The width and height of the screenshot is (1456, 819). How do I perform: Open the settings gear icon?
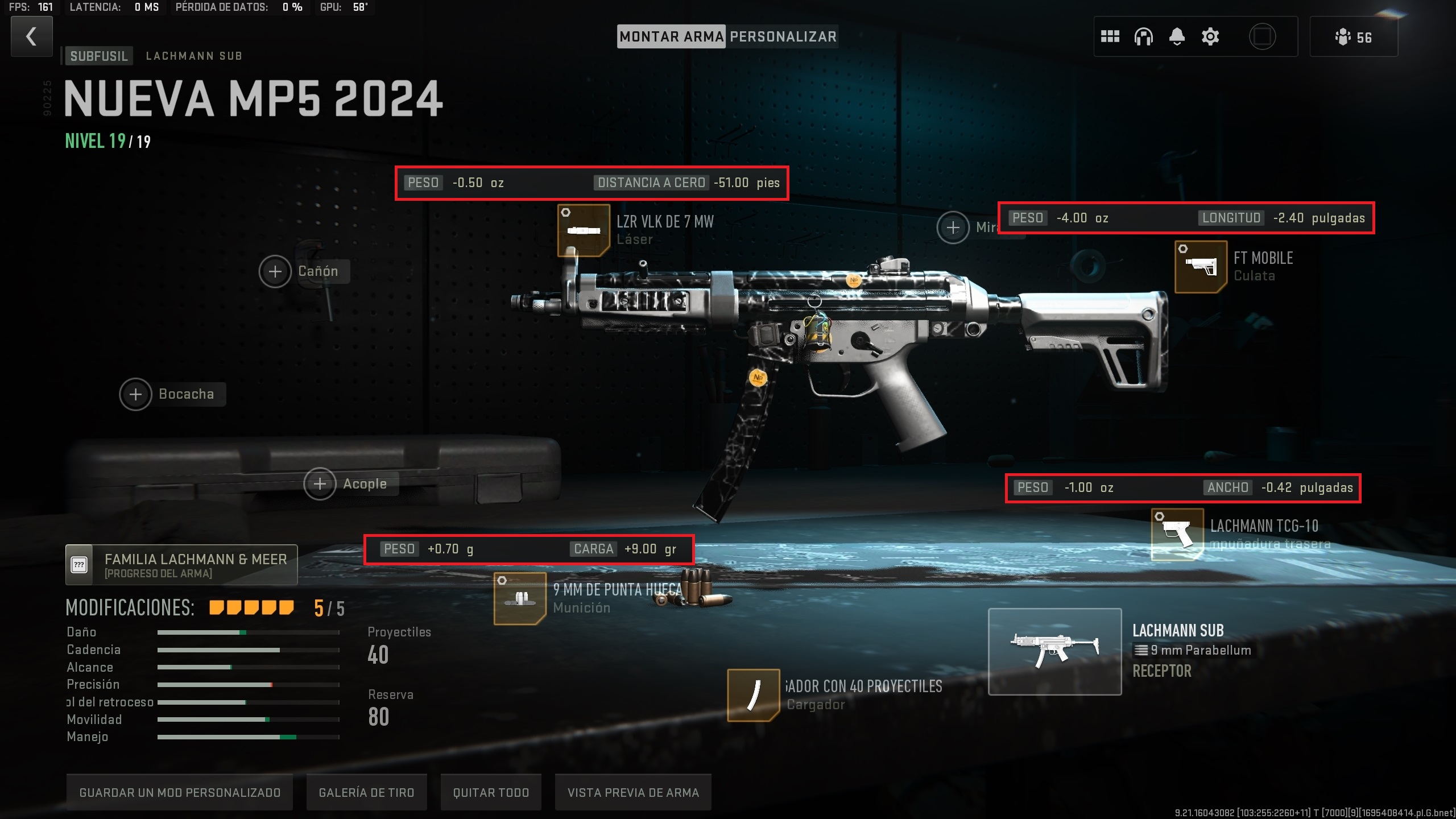coord(1210,37)
